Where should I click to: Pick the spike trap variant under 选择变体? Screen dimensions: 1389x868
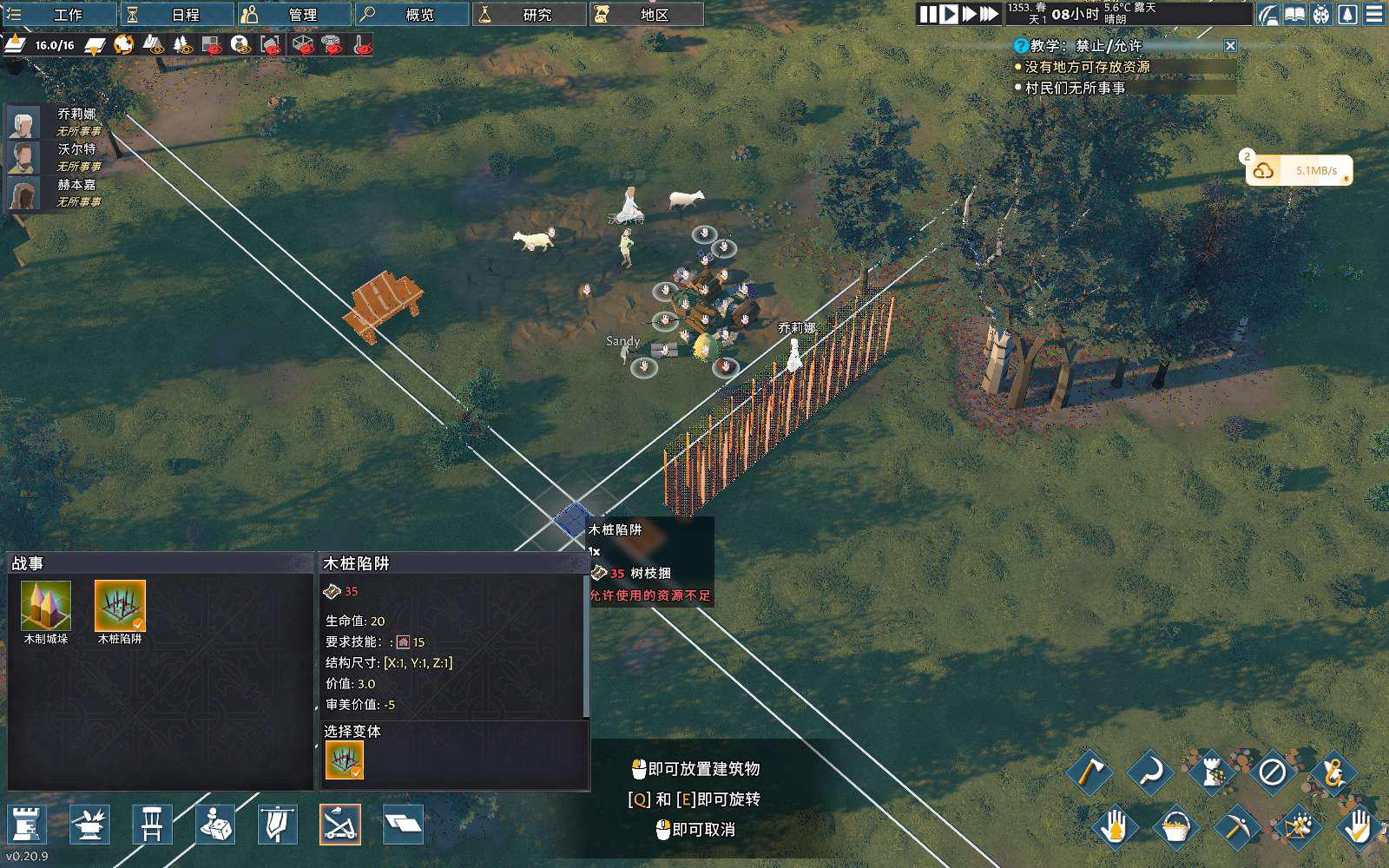(345, 760)
